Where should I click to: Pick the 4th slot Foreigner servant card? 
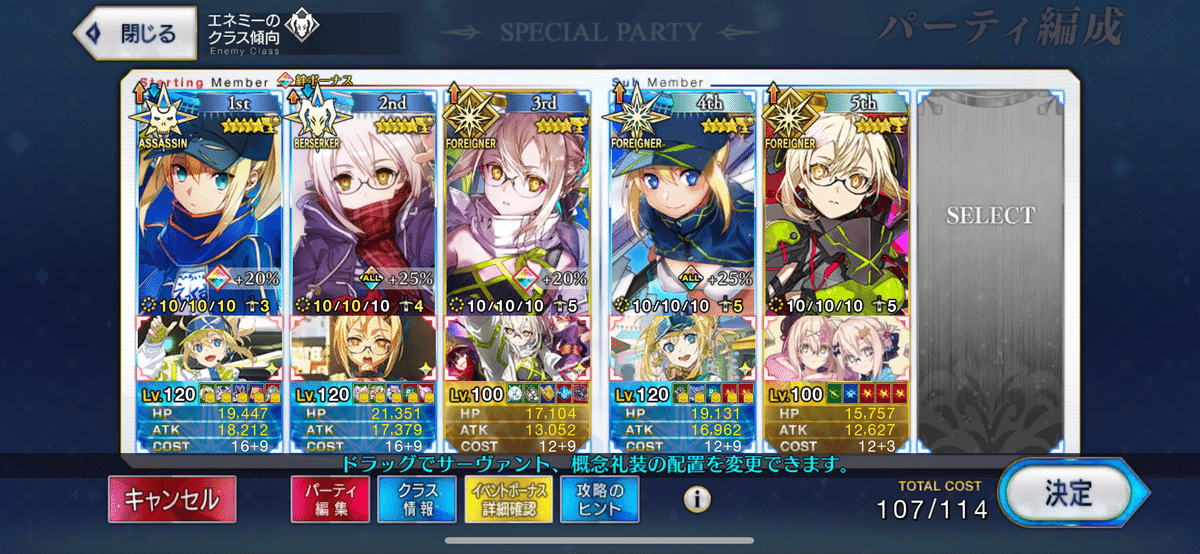(x=679, y=200)
